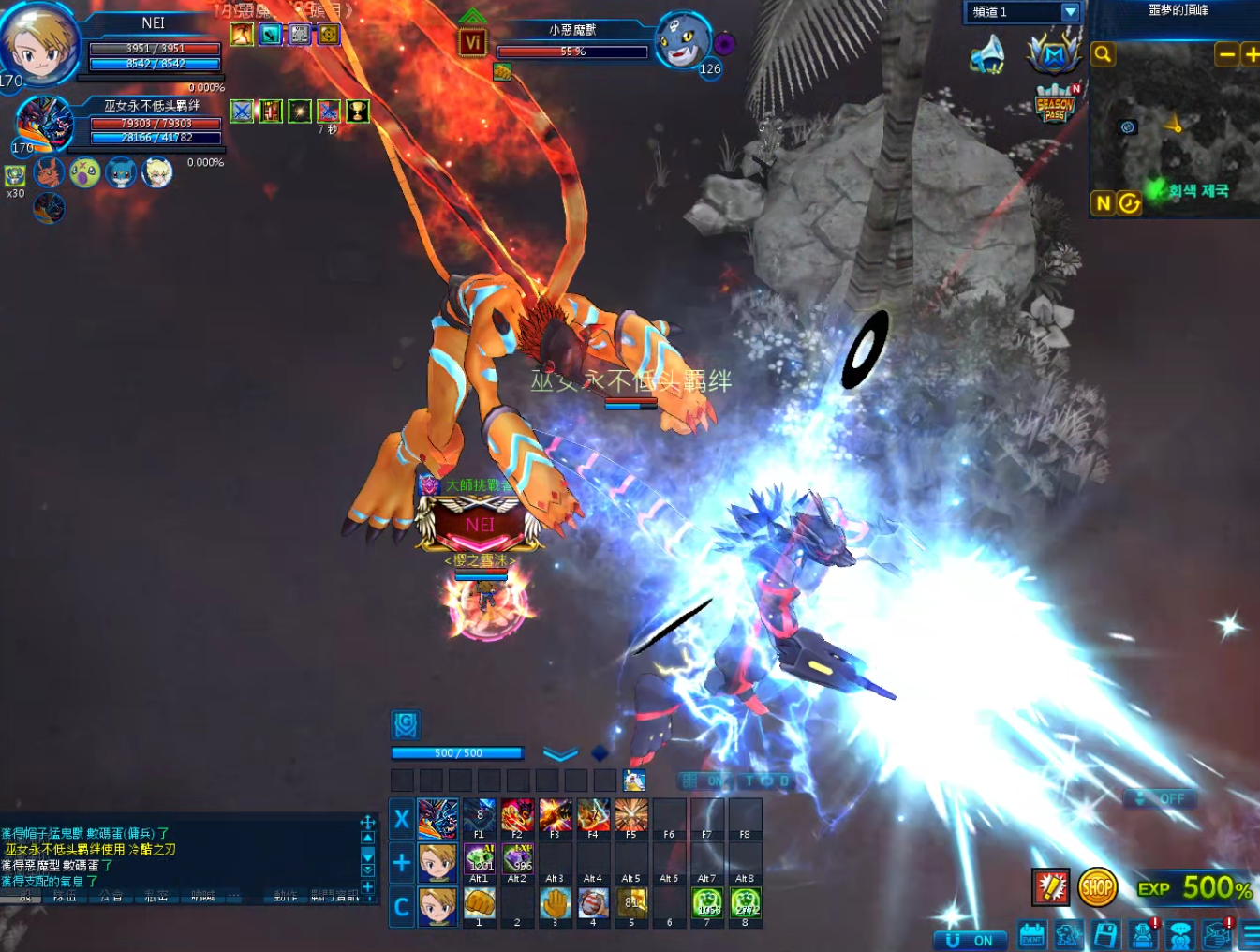The image size is (1260, 952).
Task: Click the minimap N button
Action: (1103, 203)
